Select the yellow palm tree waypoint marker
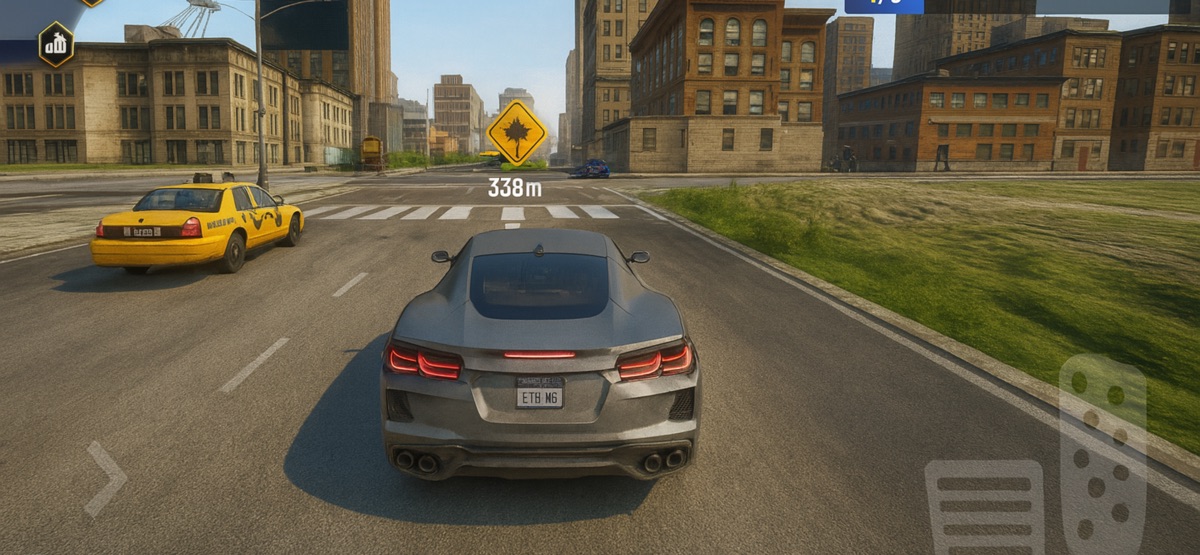The height and width of the screenshot is (555, 1200). point(516,133)
